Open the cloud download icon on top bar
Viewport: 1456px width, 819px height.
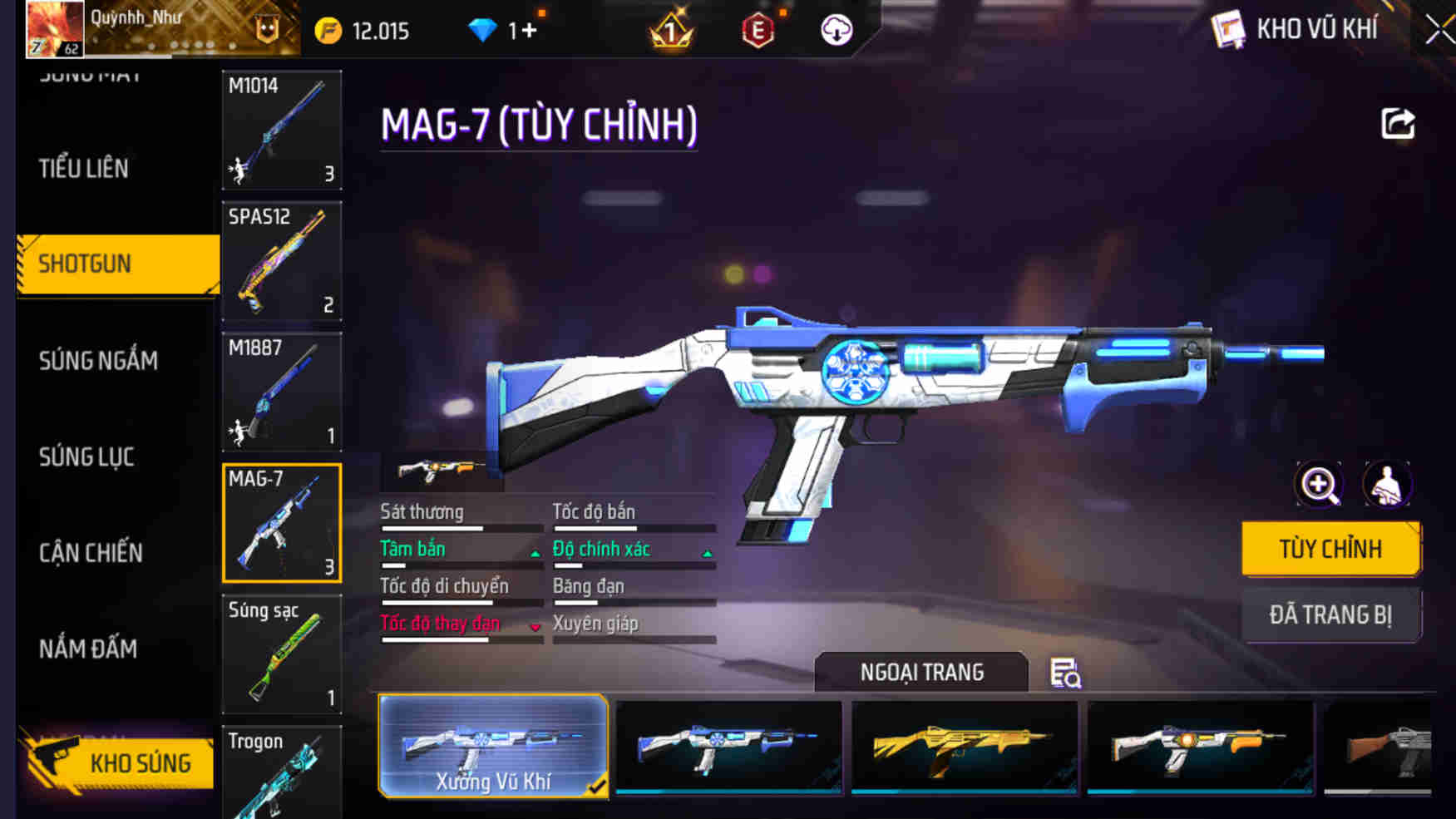pyautogui.click(x=834, y=30)
